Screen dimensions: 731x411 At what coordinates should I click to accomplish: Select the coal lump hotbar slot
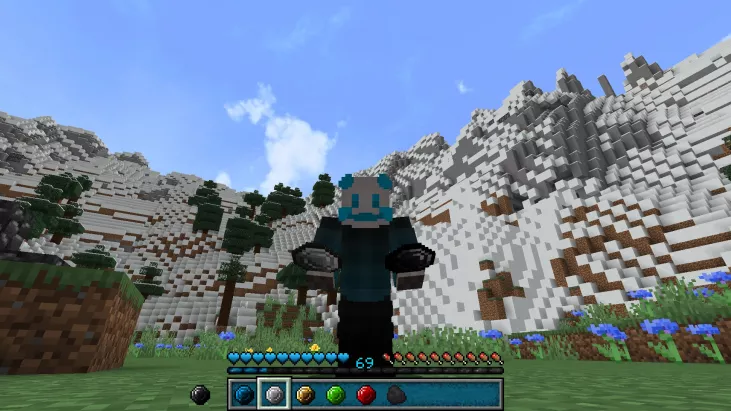[x=396, y=395]
